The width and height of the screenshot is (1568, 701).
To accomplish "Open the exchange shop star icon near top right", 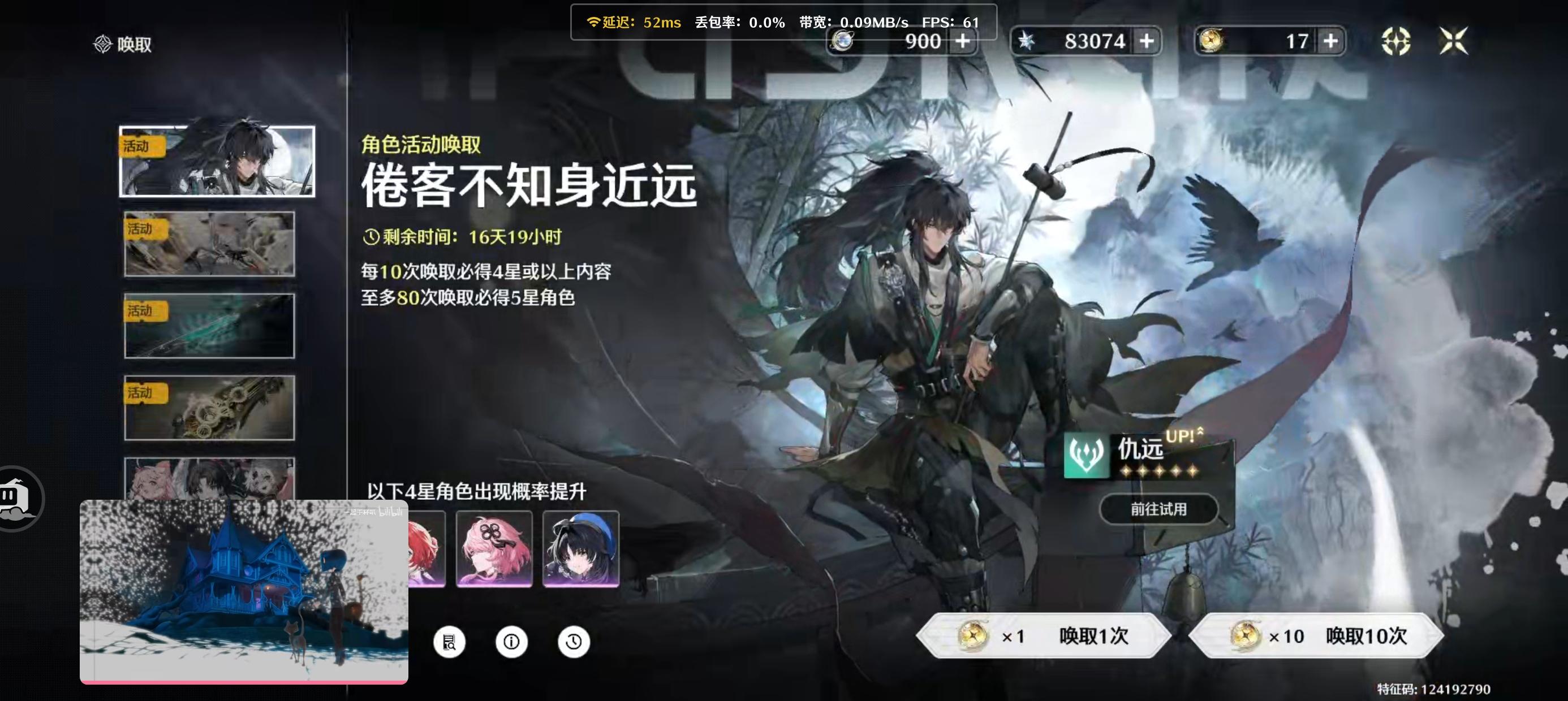I will pos(1397,40).
